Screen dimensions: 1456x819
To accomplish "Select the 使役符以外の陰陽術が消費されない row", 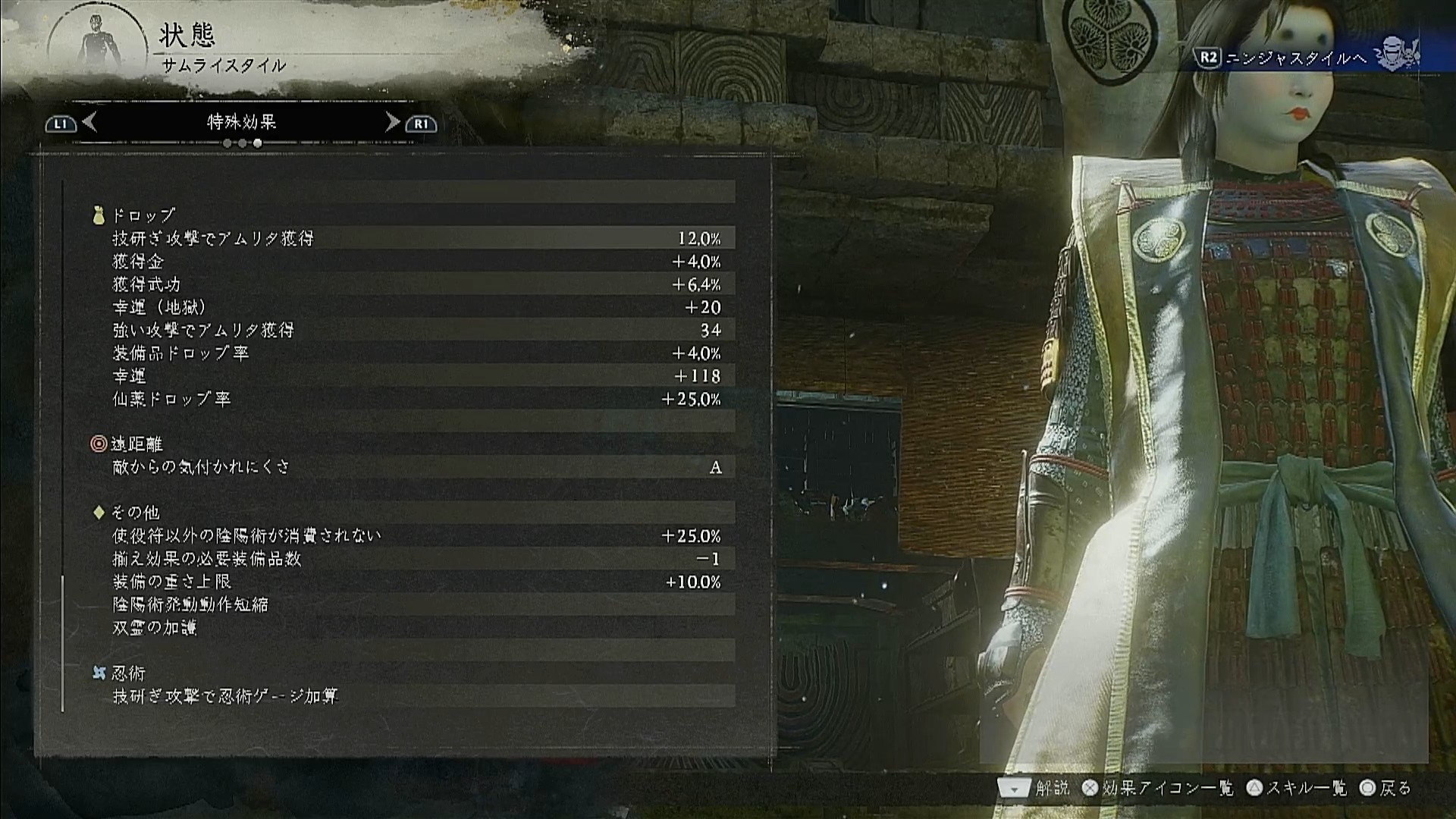I will [x=416, y=536].
